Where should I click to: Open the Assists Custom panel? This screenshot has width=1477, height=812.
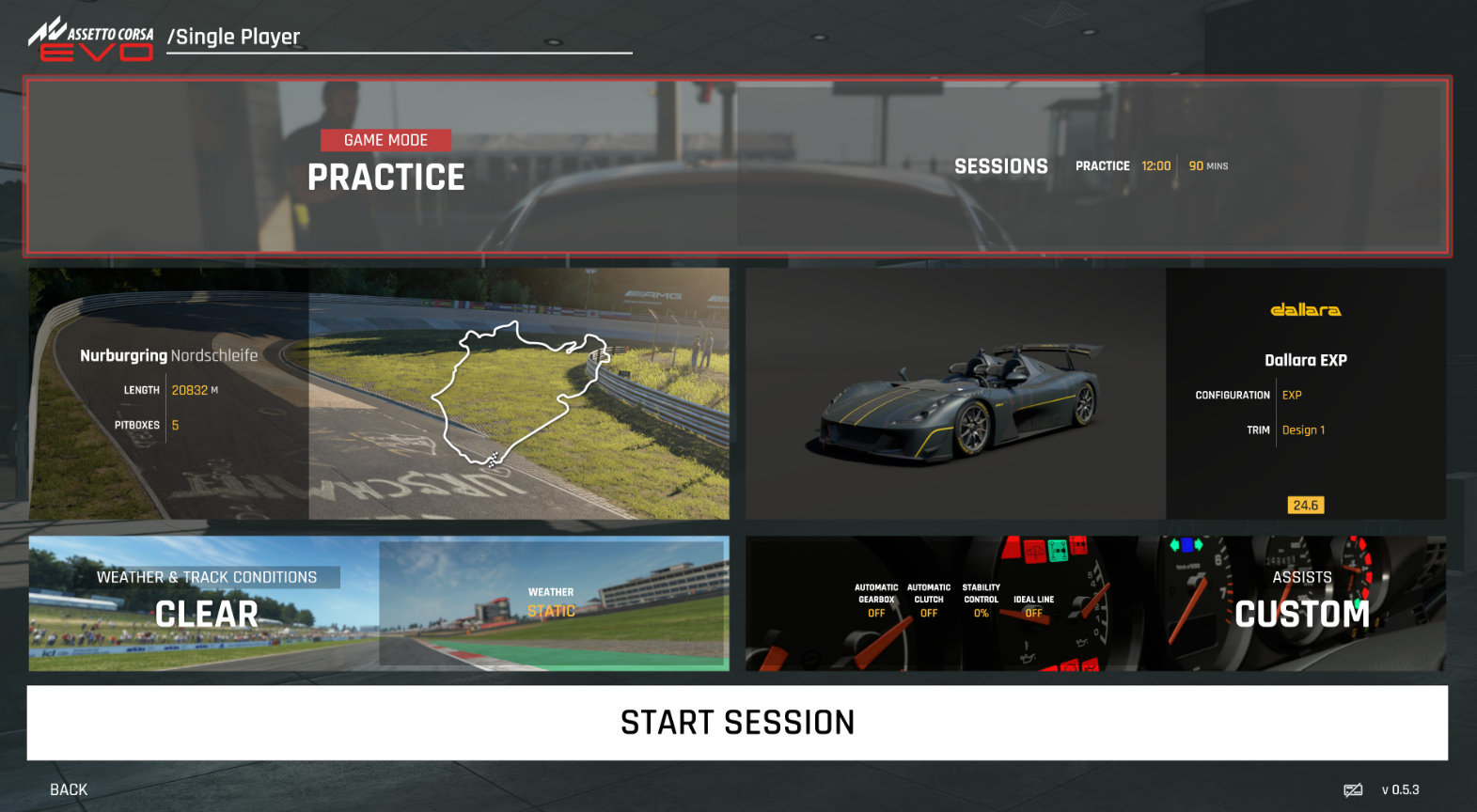(1095, 603)
